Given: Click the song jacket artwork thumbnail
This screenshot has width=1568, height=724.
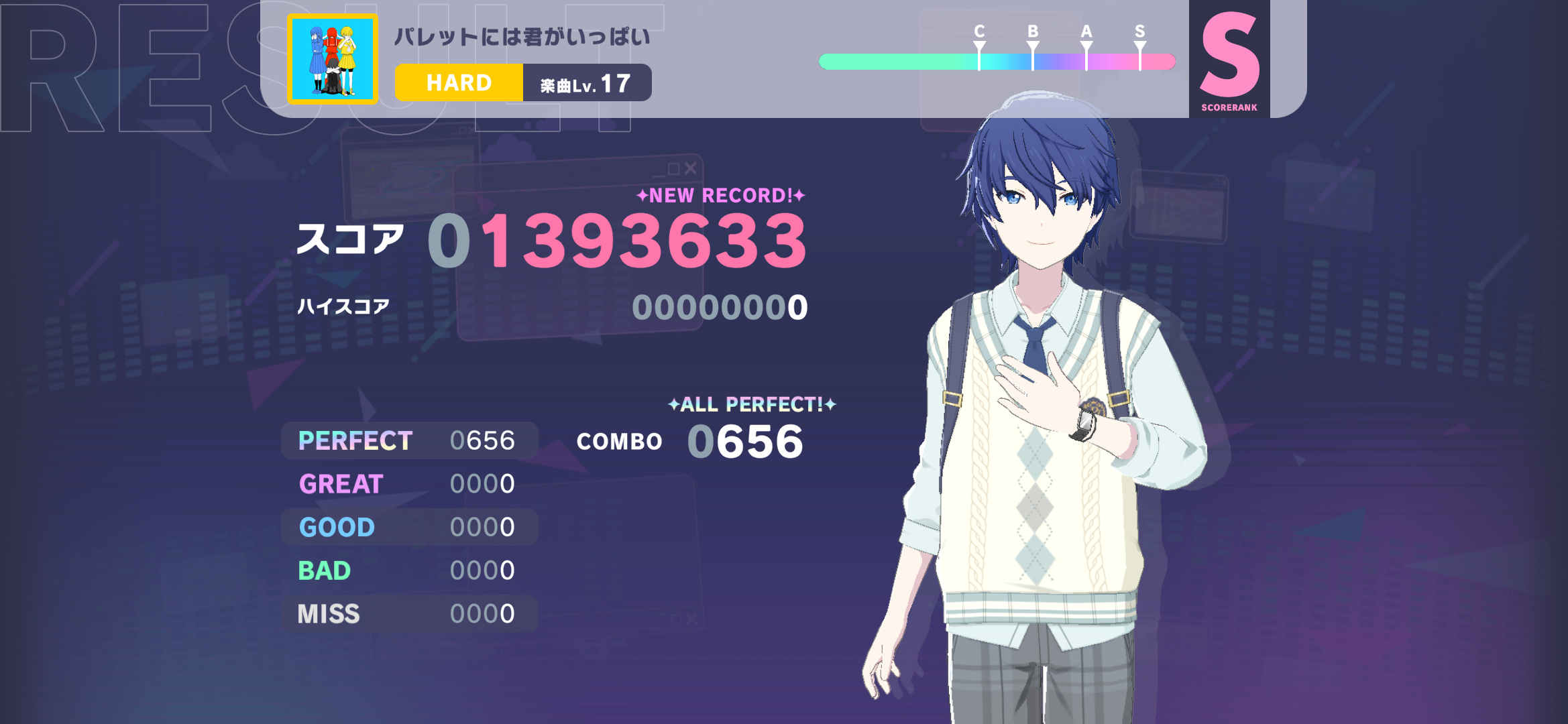Looking at the screenshot, I should pyautogui.click(x=333, y=59).
